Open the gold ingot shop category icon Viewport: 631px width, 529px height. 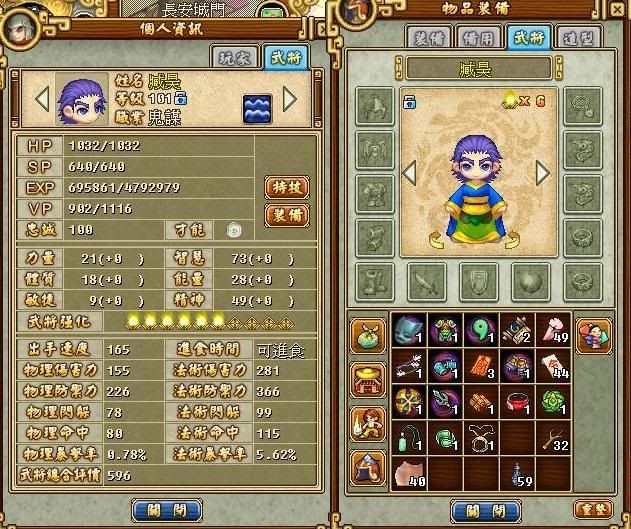click(x=368, y=380)
